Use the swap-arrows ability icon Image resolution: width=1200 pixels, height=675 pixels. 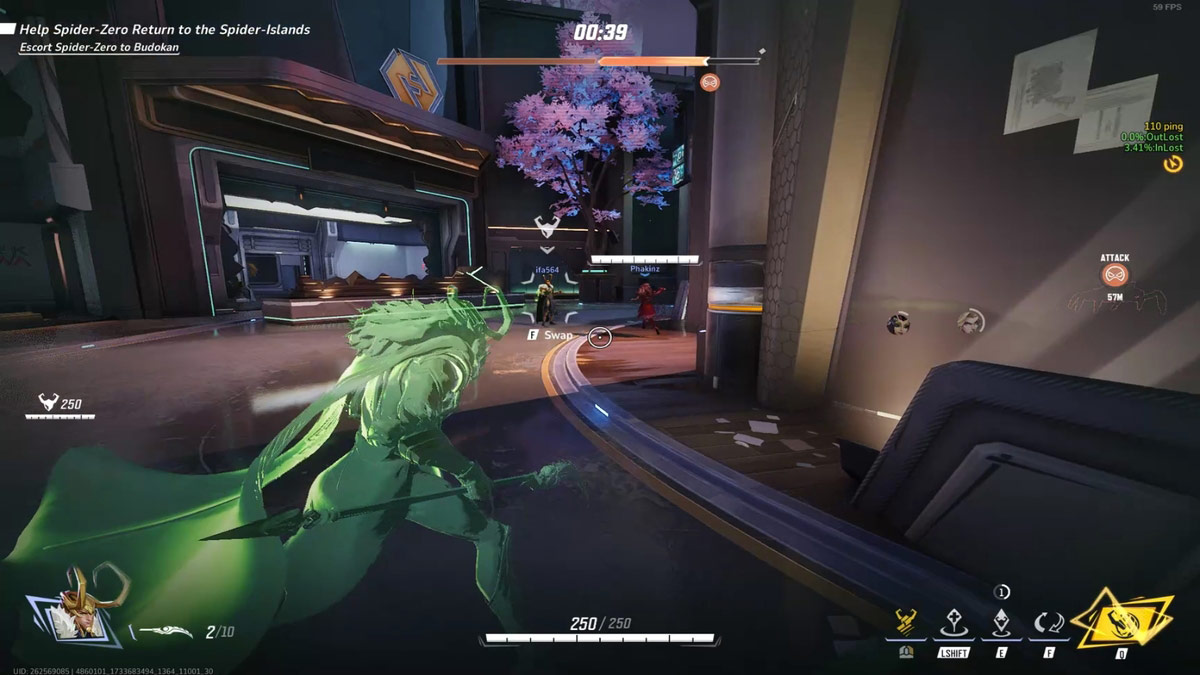[1049, 623]
